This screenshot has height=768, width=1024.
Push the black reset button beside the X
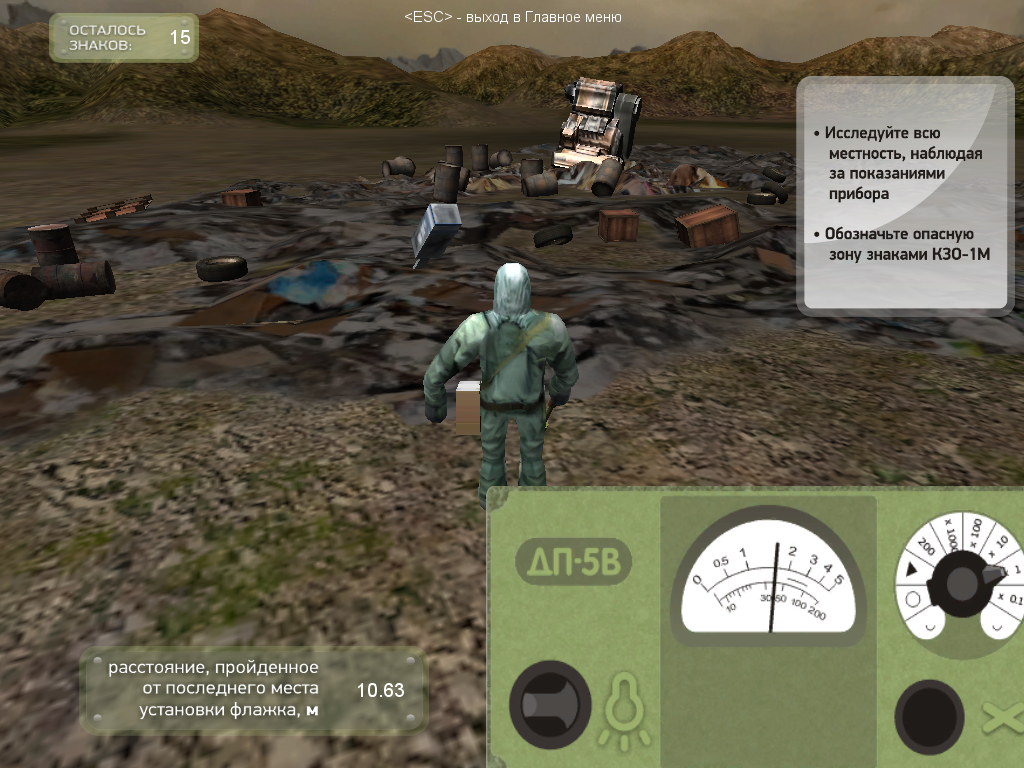[x=928, y=716]
